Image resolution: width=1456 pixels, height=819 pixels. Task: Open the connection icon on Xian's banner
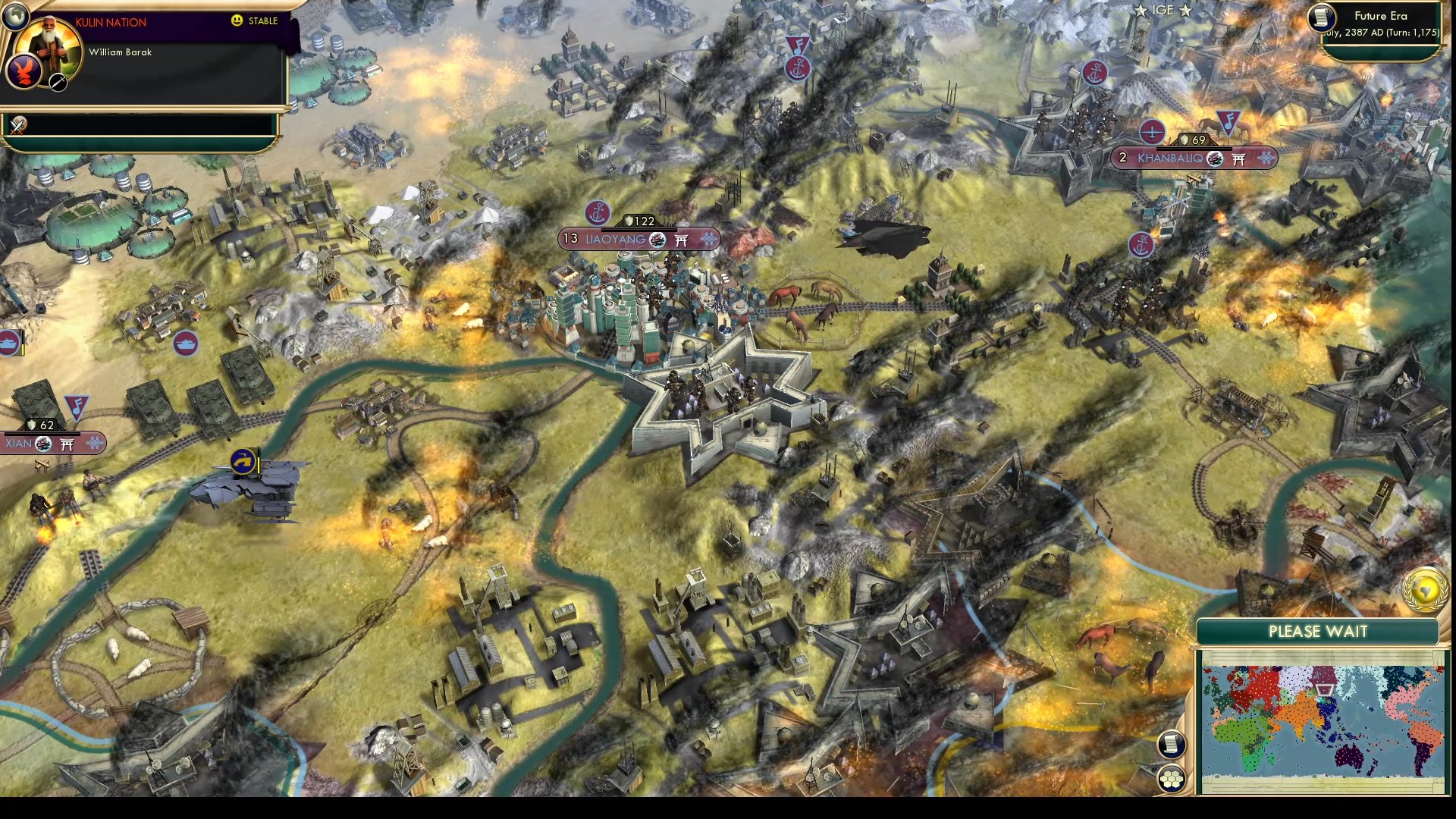click(93, 444)
